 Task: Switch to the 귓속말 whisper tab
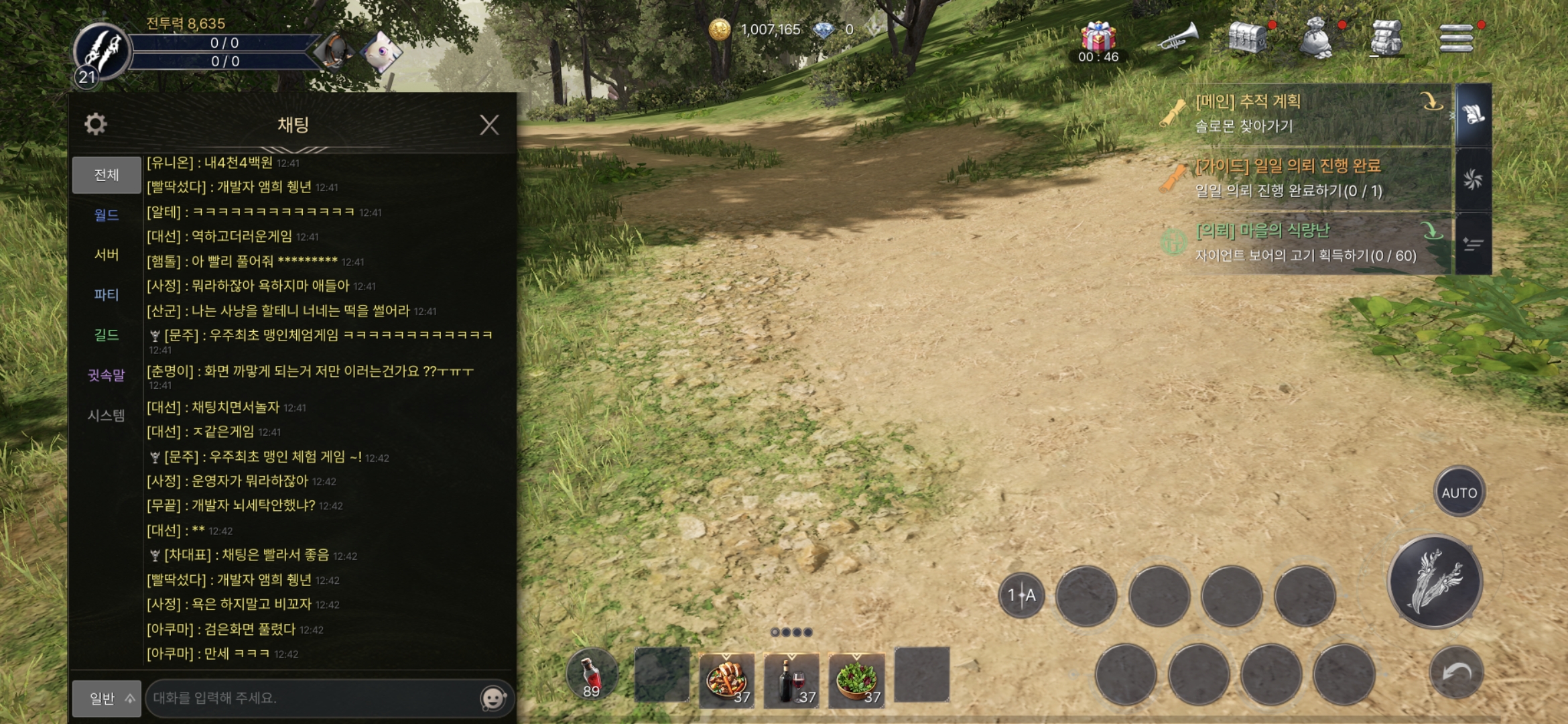(x=107, y=375)
